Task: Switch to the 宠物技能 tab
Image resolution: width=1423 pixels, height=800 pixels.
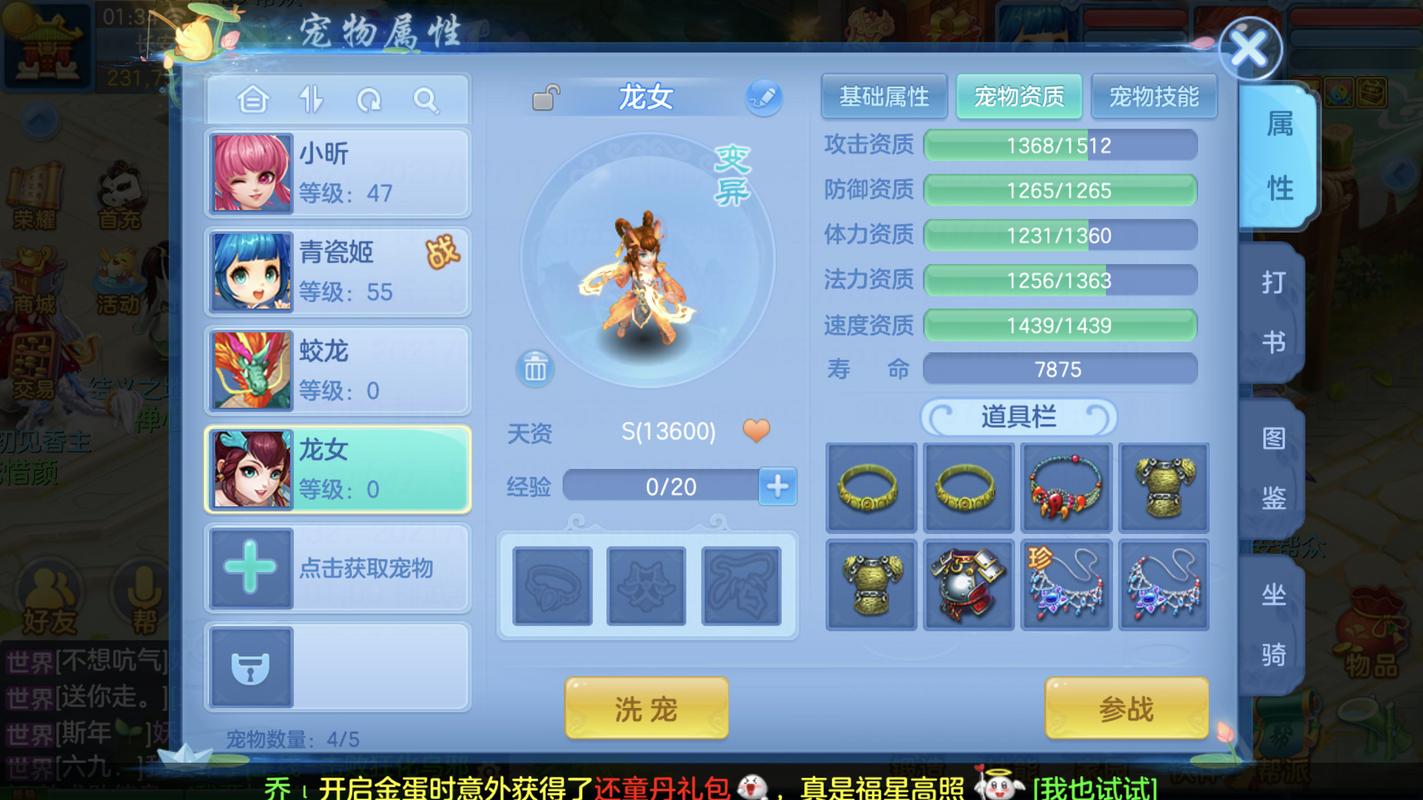Action: pyautogui.click(x=1154, y=97)
